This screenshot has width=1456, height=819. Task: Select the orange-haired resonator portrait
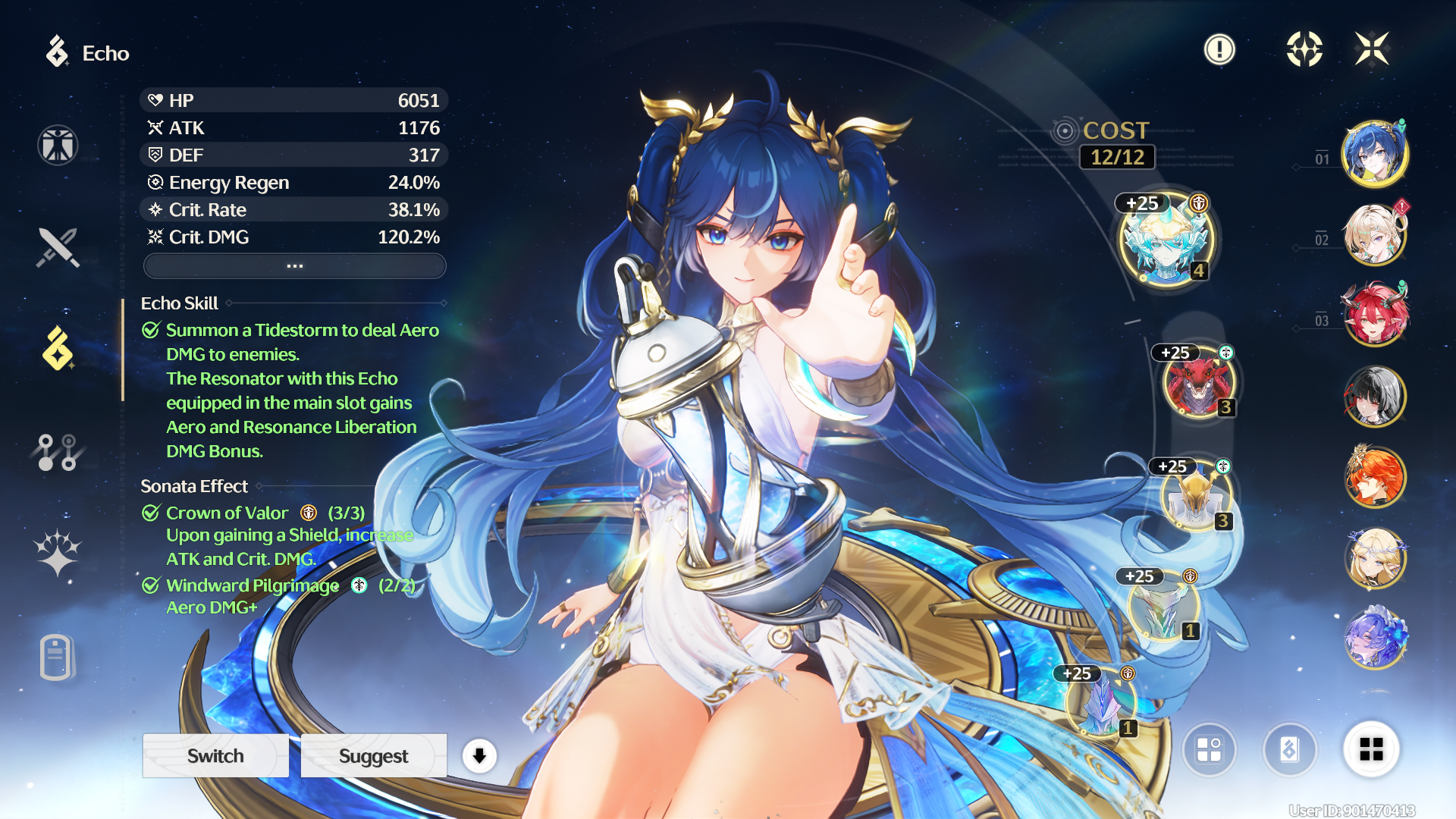(1375, 476)
